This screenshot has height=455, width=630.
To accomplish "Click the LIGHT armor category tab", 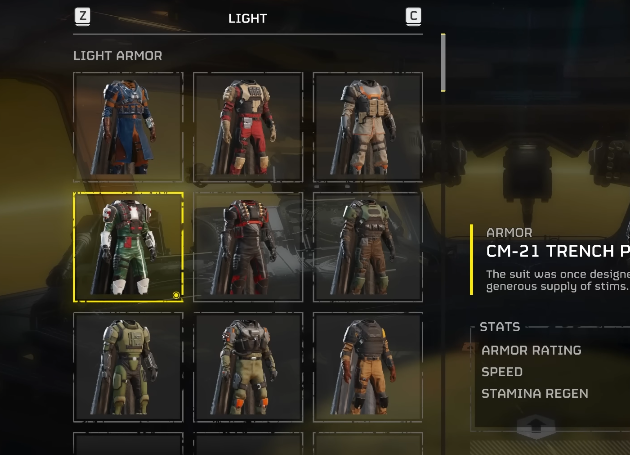I will click(x=248, y=18).
